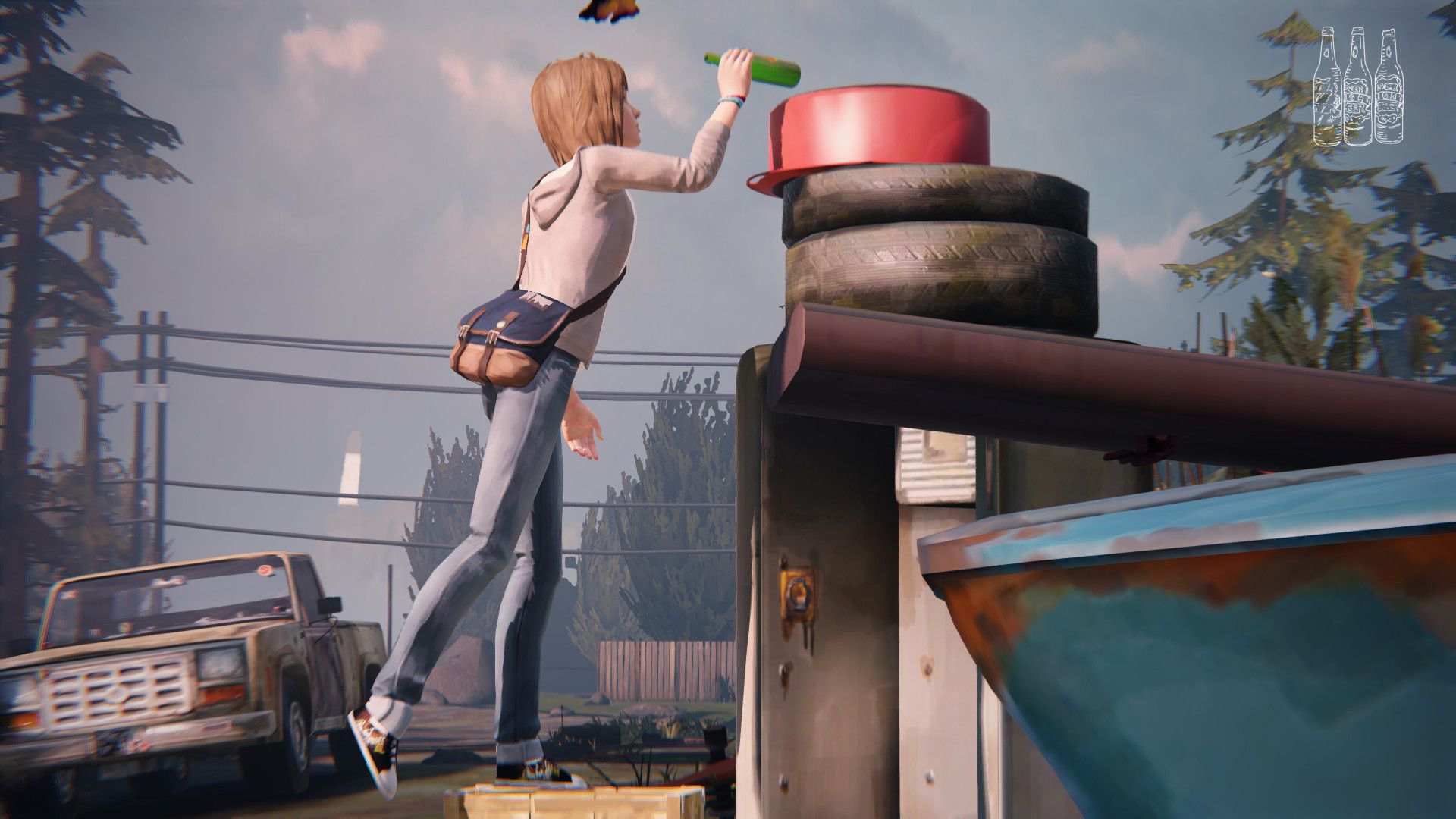This screenshot has height=819, width=1456.
Task: Click the collected bottles tracker icon
Action: [1357, 86]
